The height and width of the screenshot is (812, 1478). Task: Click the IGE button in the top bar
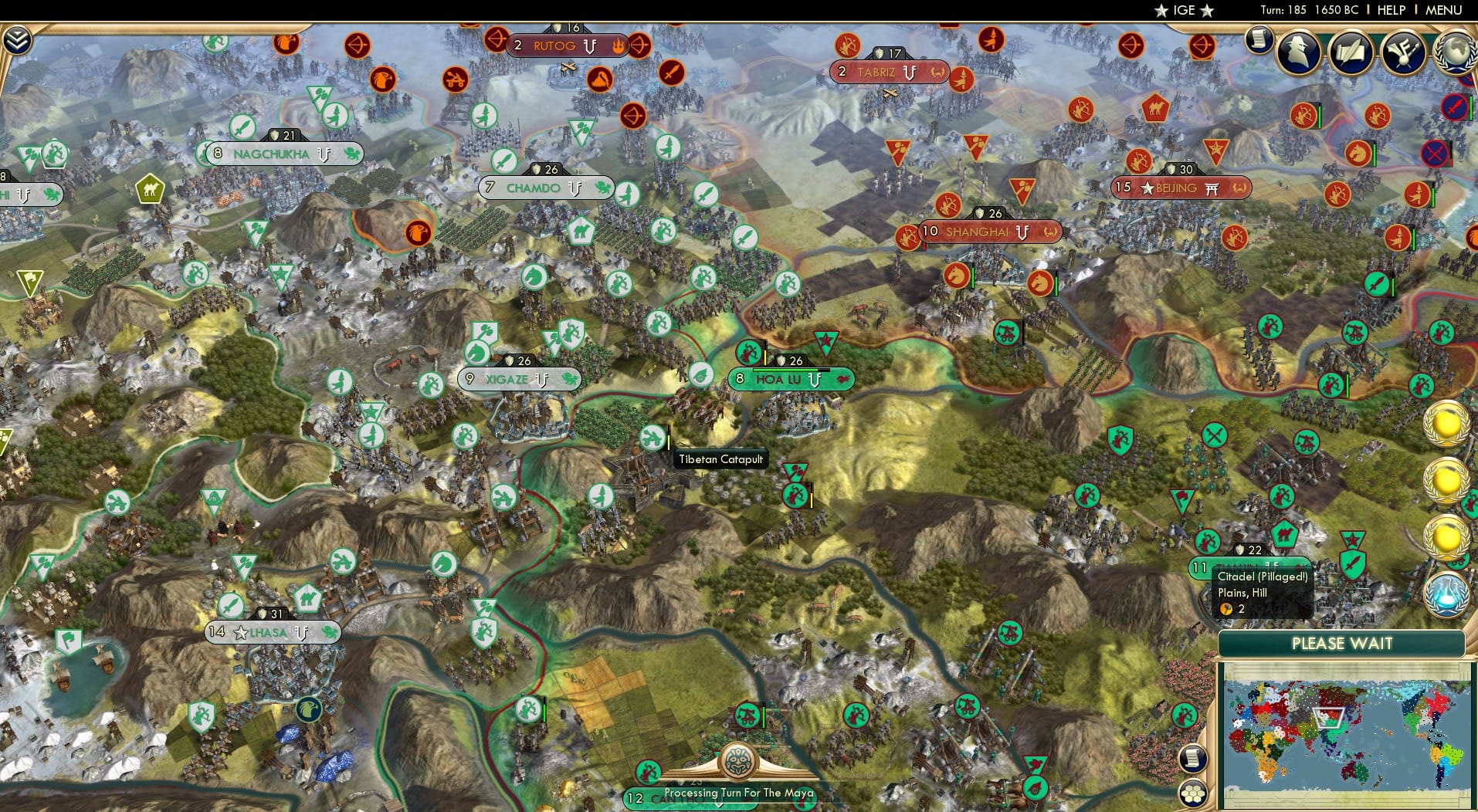pyautogui.click(x=1182, y=10)
